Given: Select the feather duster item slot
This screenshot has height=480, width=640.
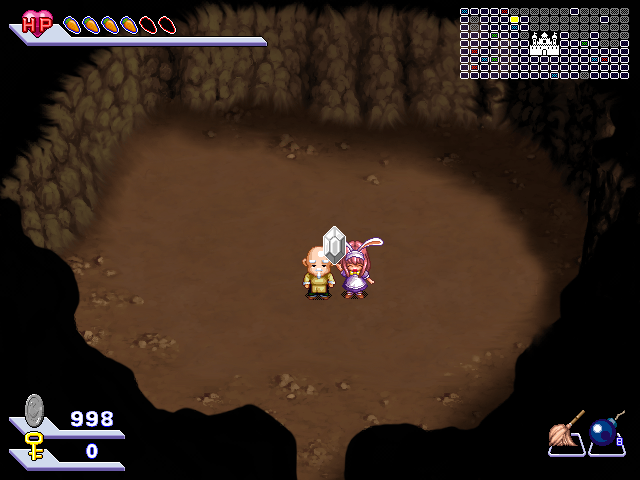Looking at the screenshot, I should click(566, 432).
